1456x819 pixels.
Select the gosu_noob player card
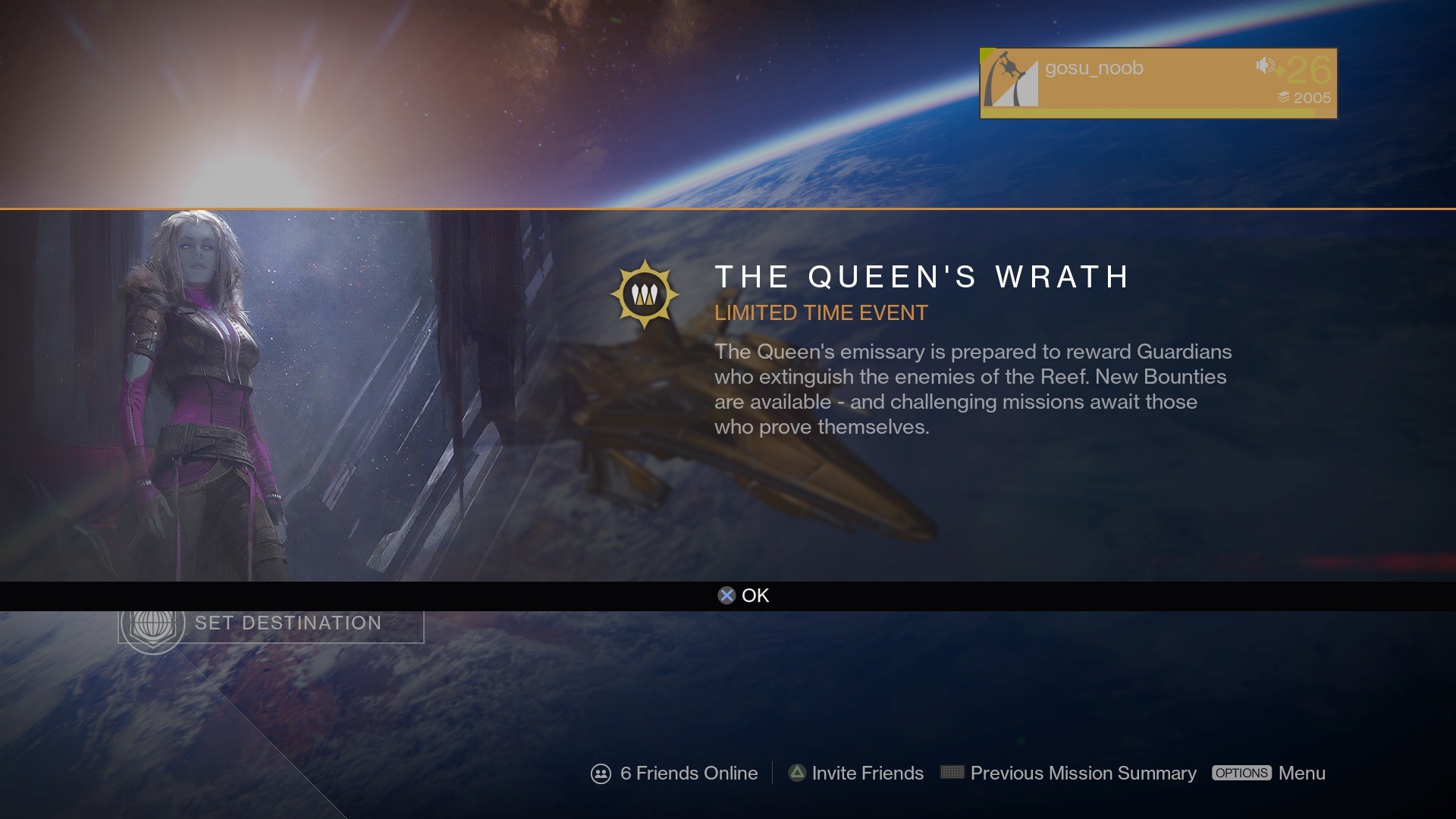point(1158,83)
